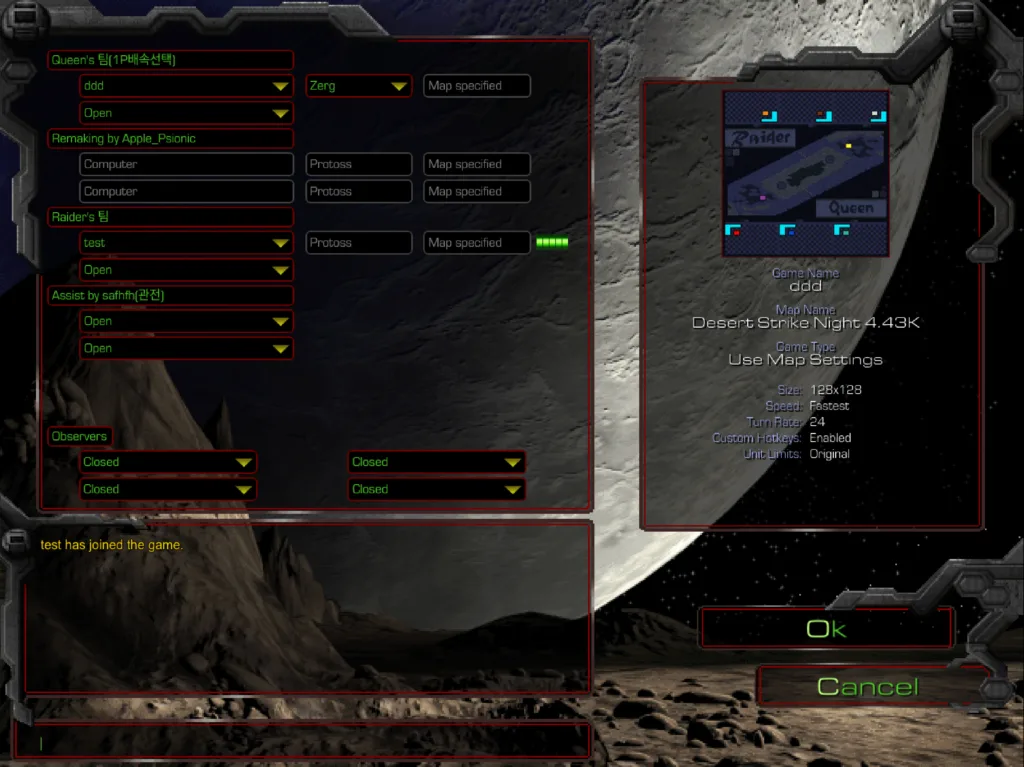Open the test player slot dropdown
Image resolution: width=1024 pixels, height=767 pixels.
click(186, 243)
